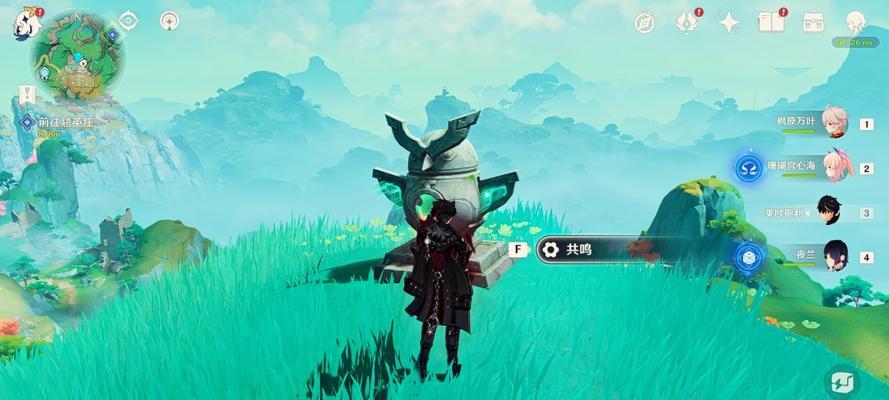
Task: Tap the swap-arrows button in the corner
Action: coord(842,380)
